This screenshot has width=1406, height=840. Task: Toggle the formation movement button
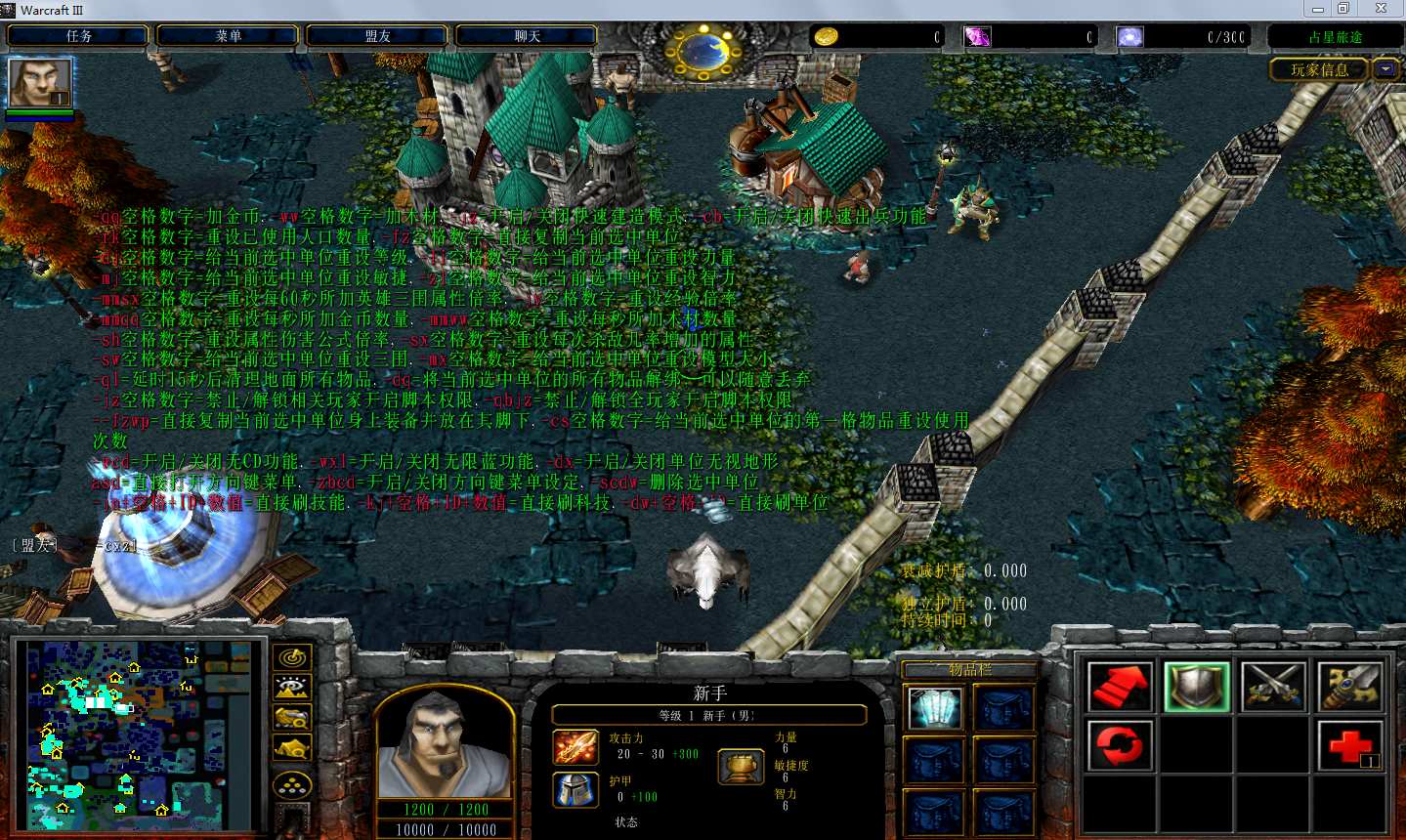(x=292, y=785)
